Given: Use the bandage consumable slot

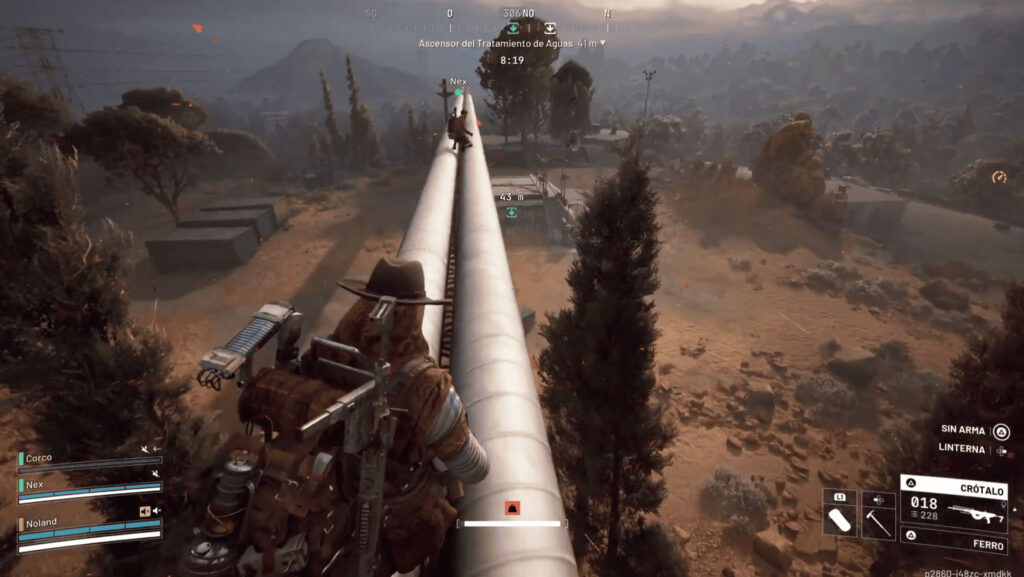Looking at the screenshot, I should (x=840, y=521).
